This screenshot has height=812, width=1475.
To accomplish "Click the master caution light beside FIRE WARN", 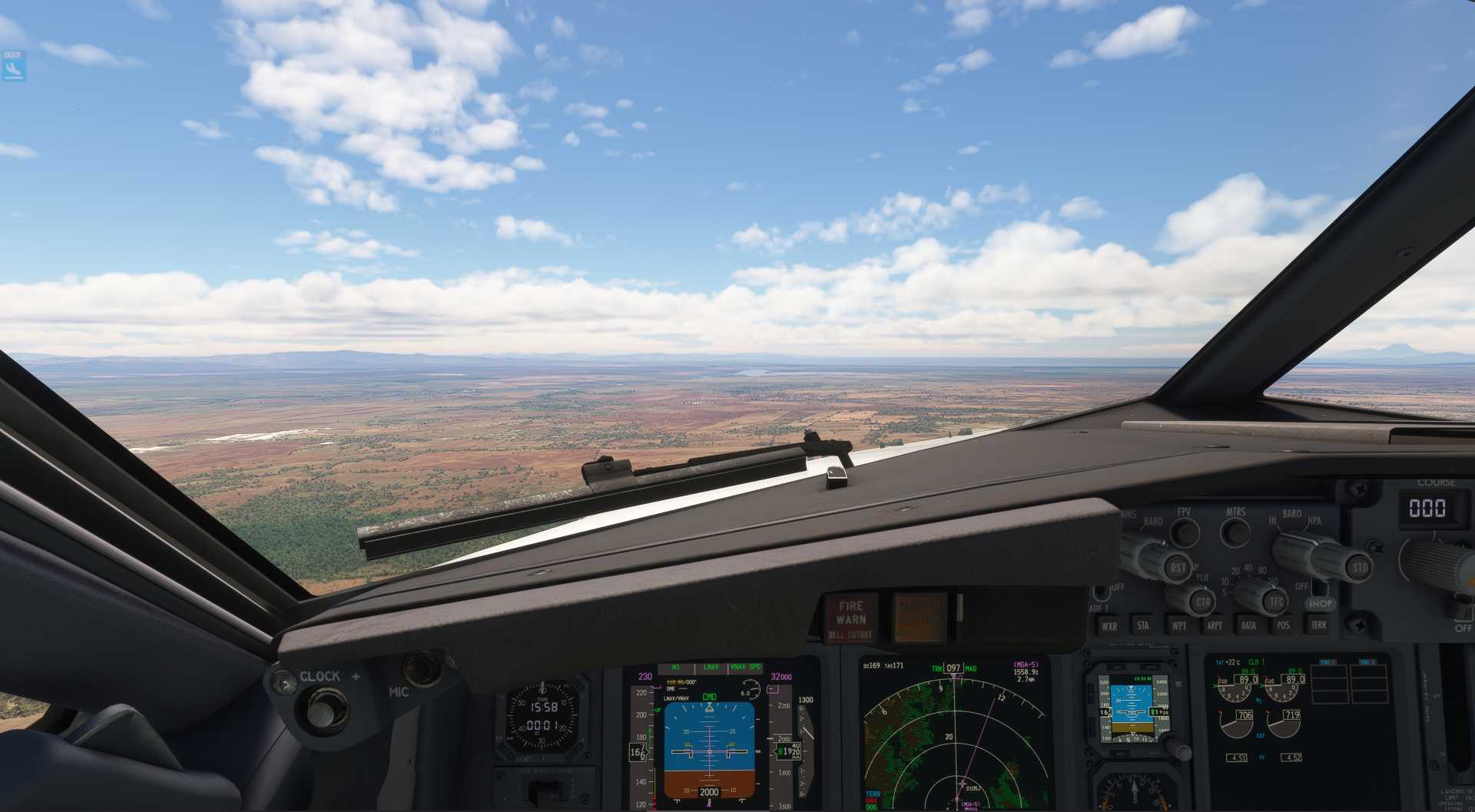I will (x=919, y=618).
